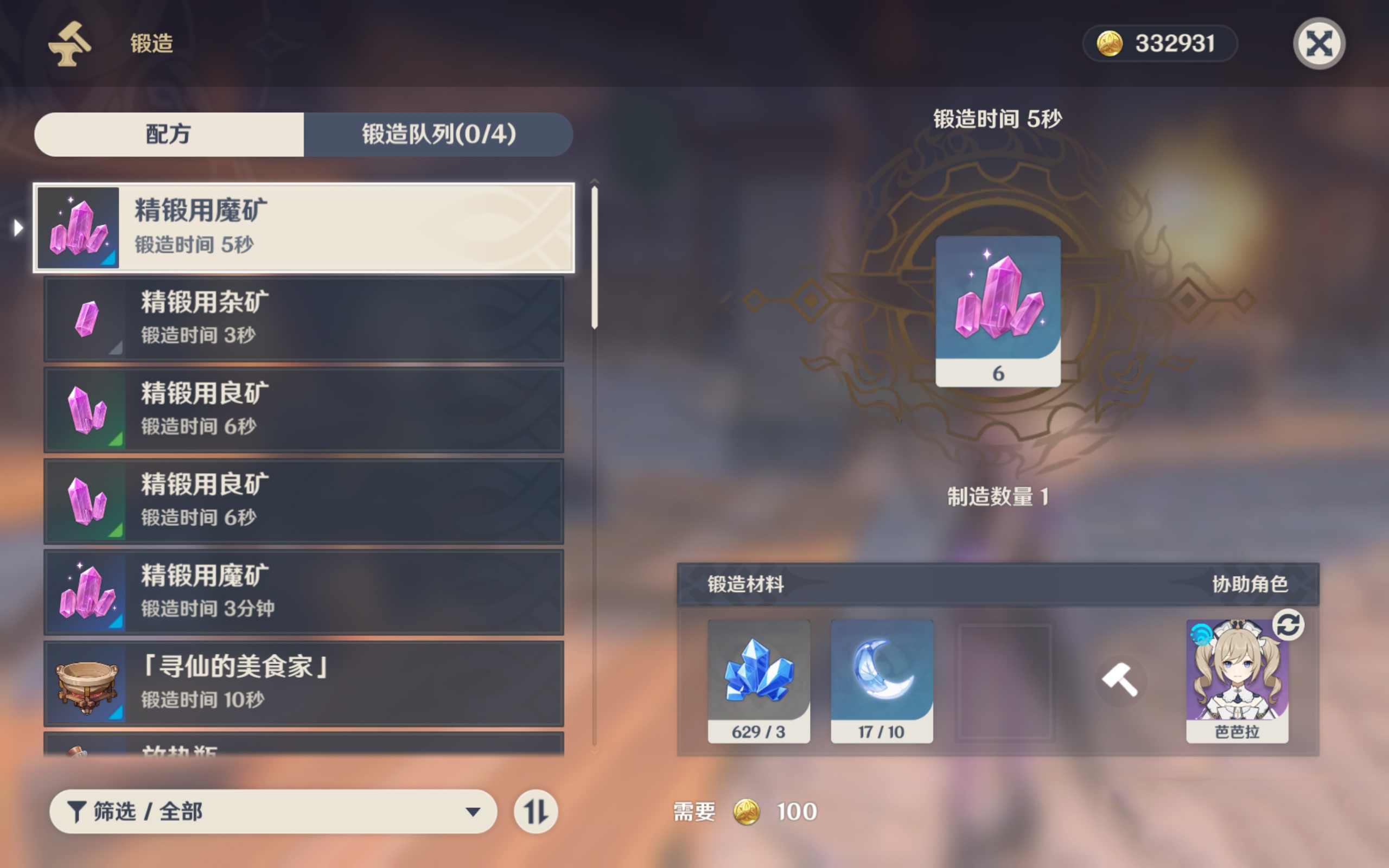The height and width of the screenshot is (868, 1389).
Task: Select the anvil forging icon at top left
Action: coord(68,46)
